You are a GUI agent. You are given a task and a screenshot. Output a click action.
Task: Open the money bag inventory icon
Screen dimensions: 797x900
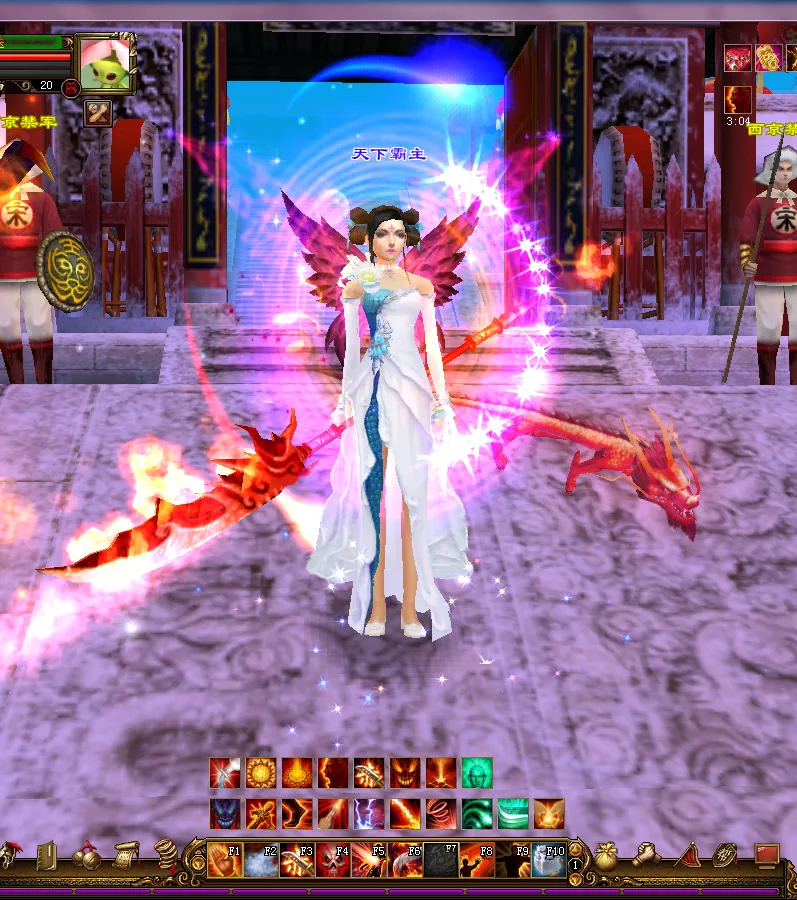pyautogui.click(x=606, y=857)
